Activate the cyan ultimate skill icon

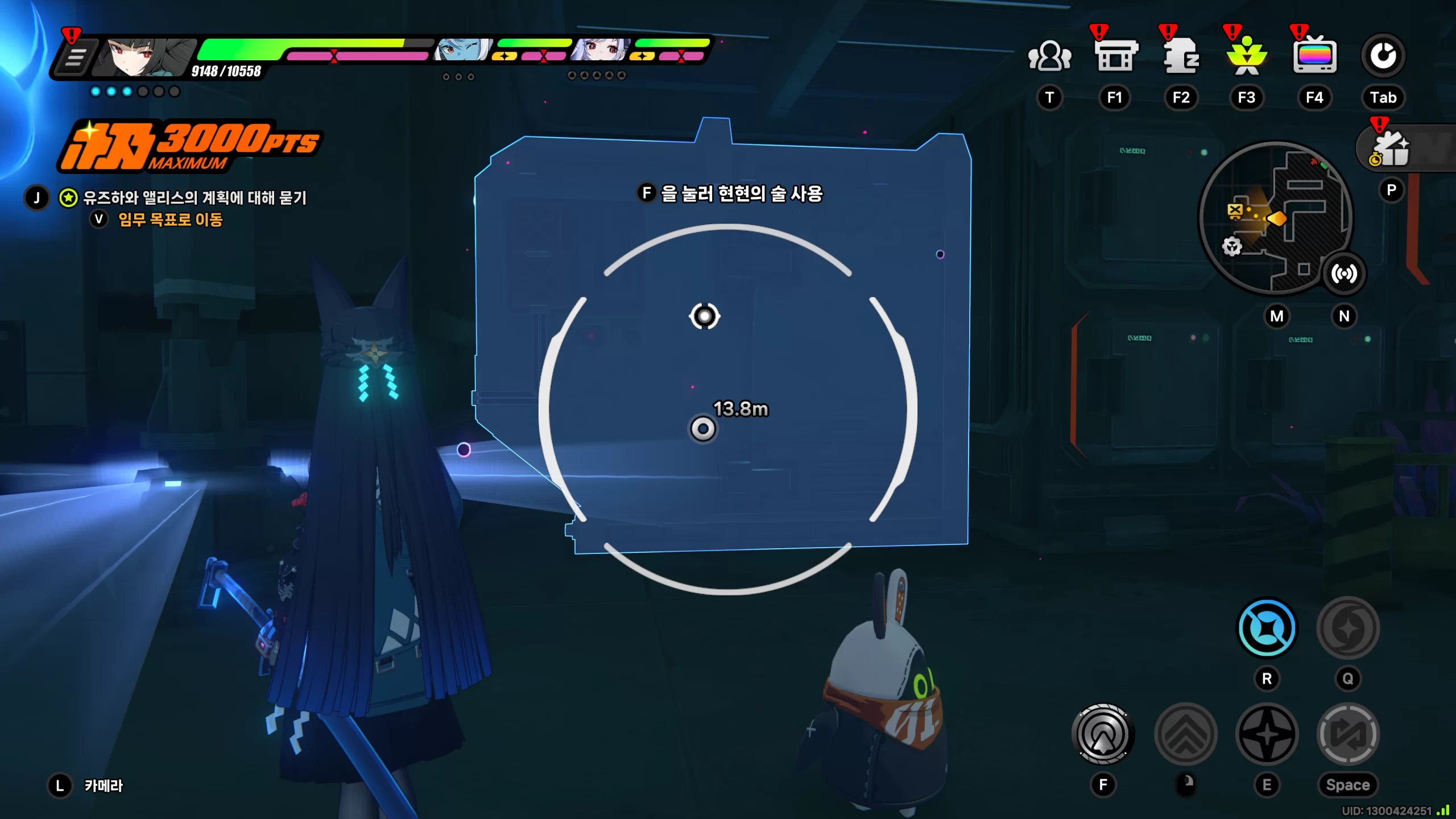pos(1267,628)
